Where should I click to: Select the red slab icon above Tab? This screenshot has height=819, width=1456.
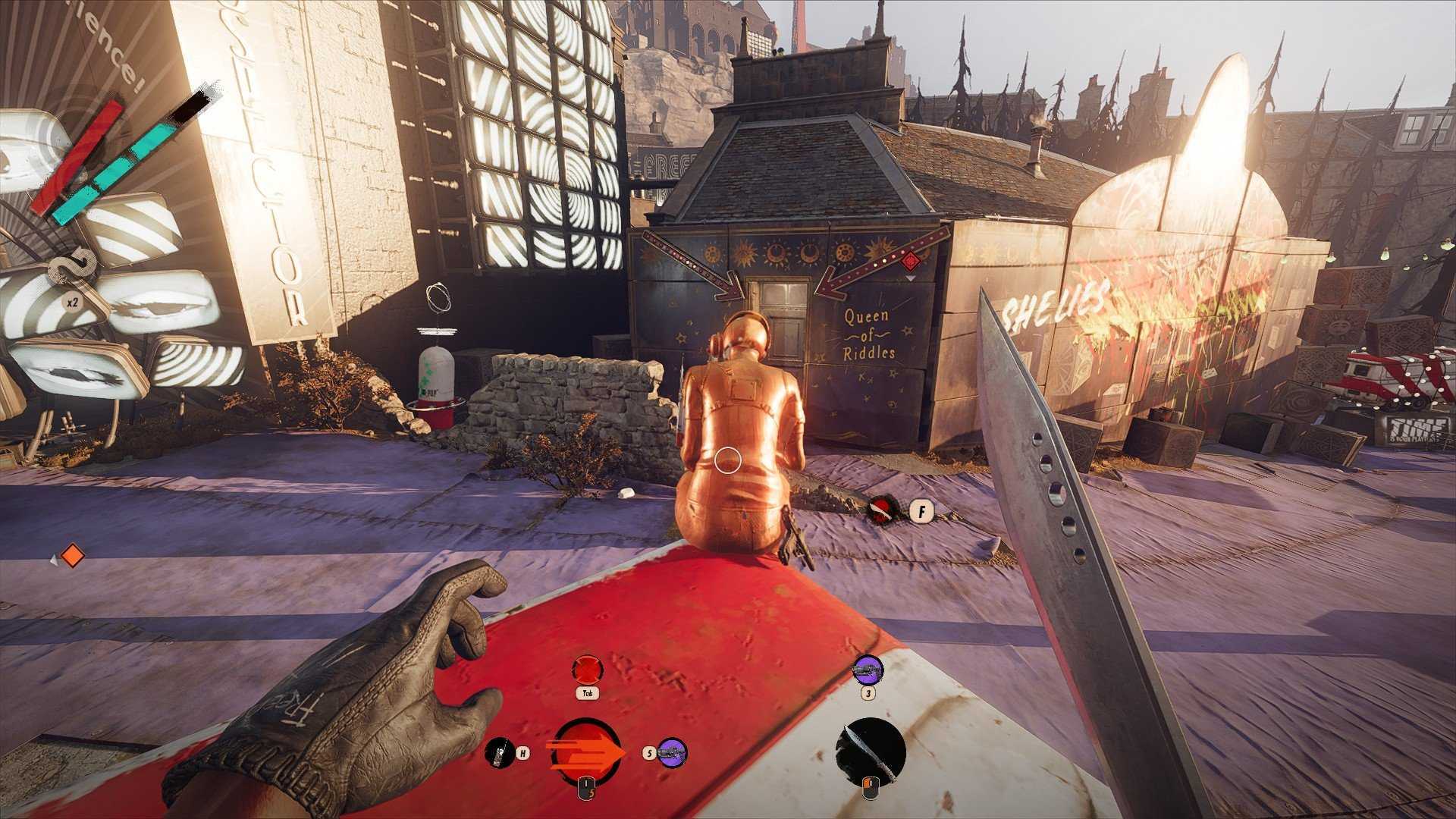coord(587,670)
